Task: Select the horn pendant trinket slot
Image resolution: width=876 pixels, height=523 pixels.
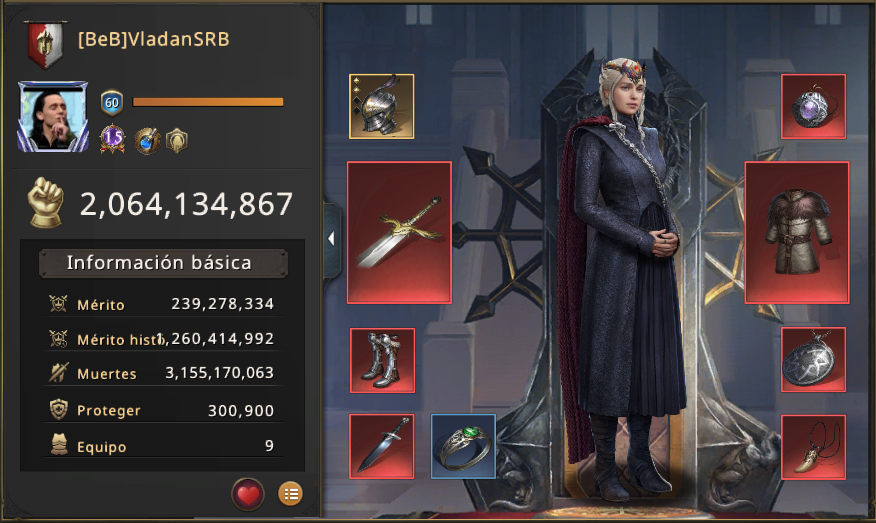Action: click(813, 446)
